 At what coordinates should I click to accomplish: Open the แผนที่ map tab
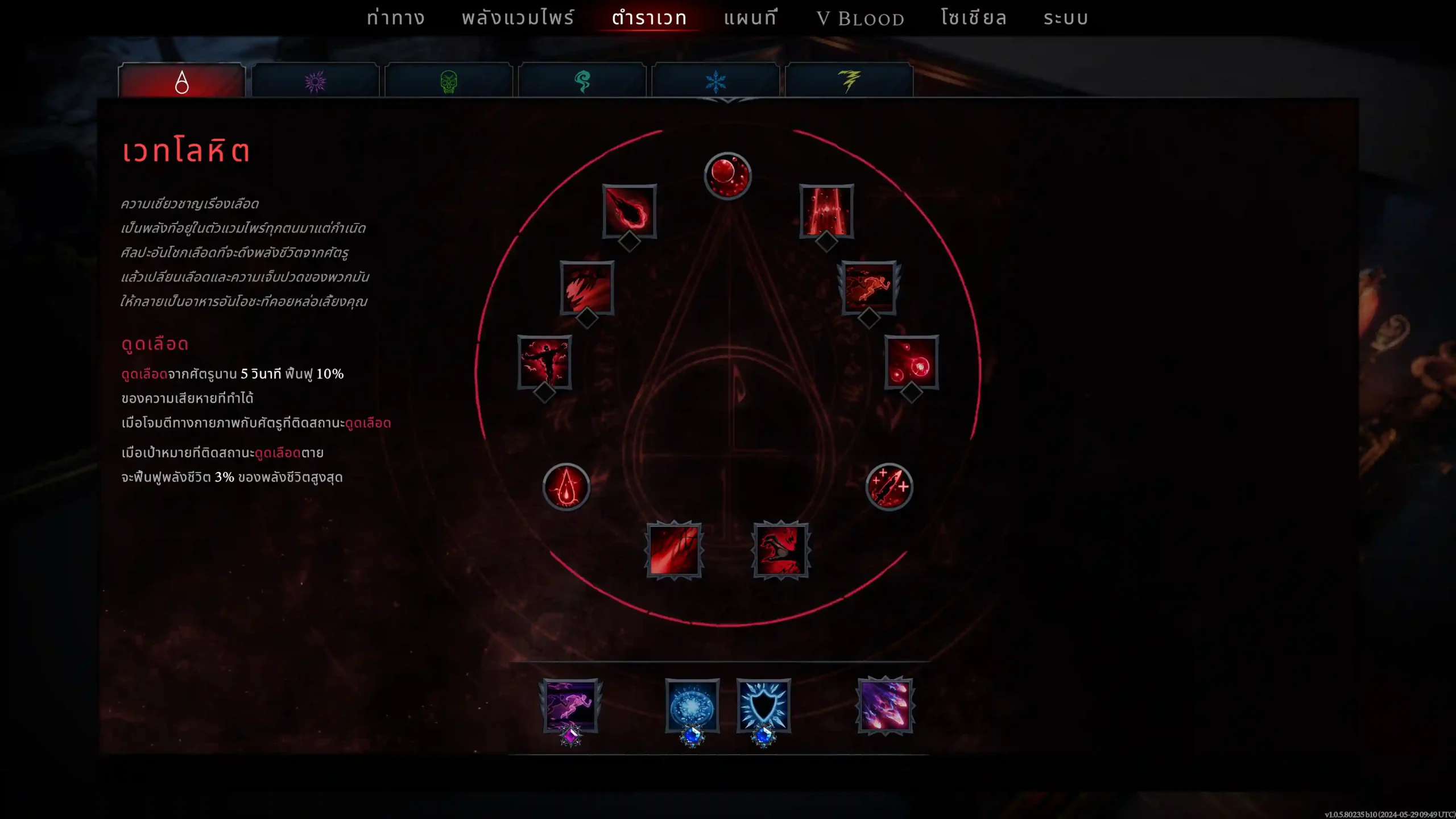[x=750, y=18]
